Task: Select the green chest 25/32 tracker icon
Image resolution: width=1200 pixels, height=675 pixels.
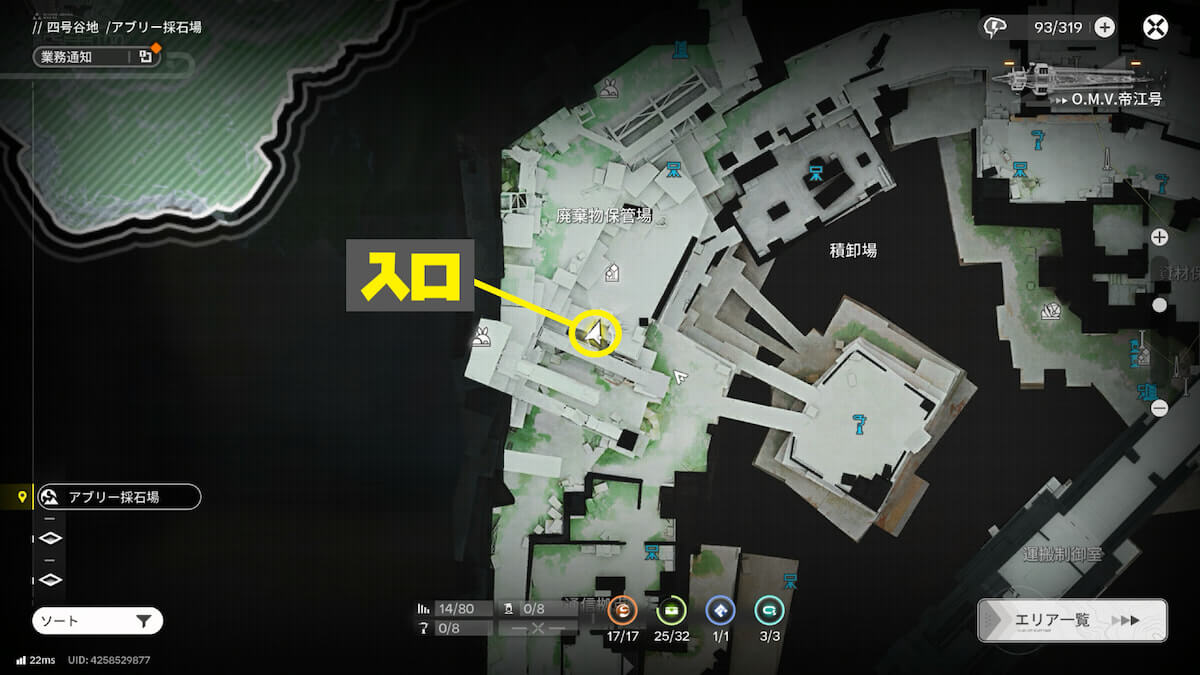Action: [670, 610]
